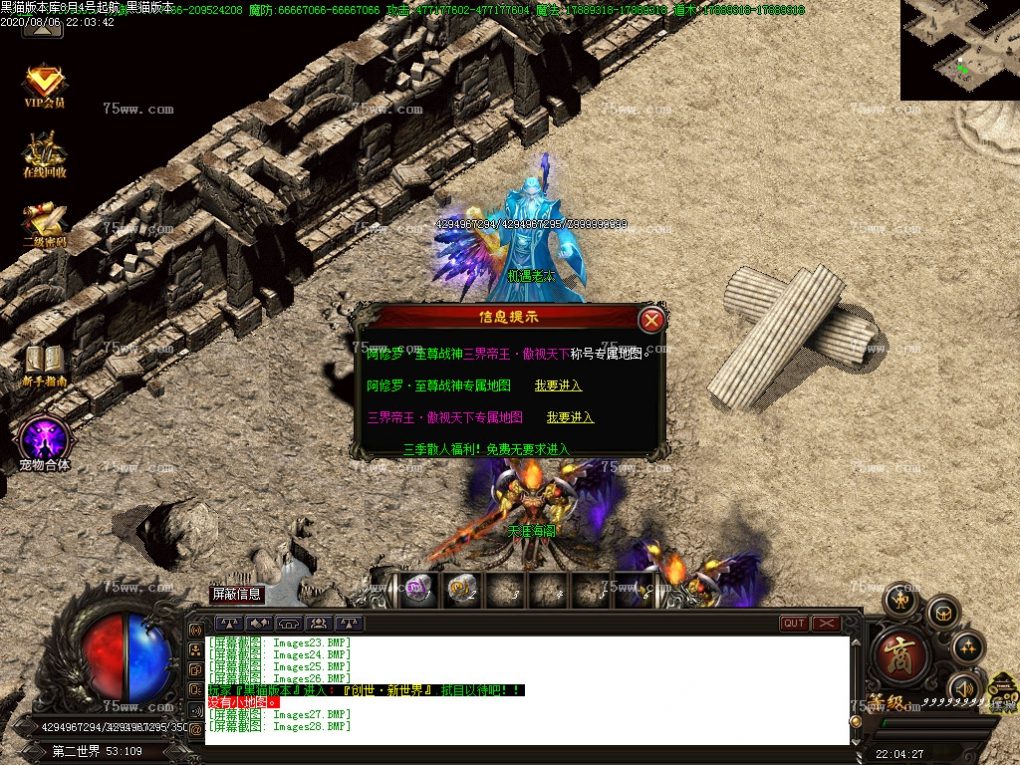Click the minimap in the corner
1020x765 pixels.
coord(959,49)
